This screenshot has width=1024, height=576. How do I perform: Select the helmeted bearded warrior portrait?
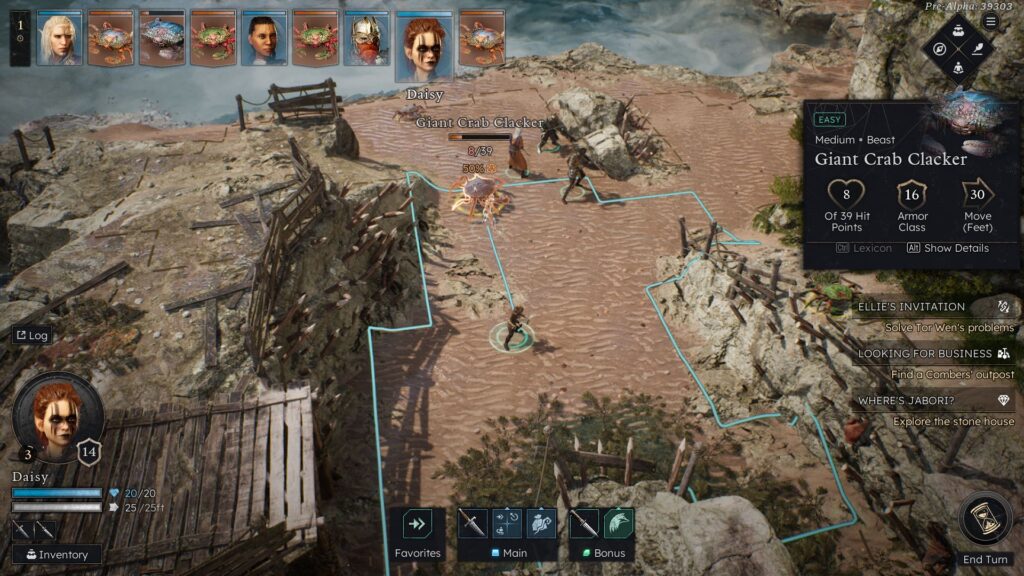pyautogui.click(x=366, y=39)
